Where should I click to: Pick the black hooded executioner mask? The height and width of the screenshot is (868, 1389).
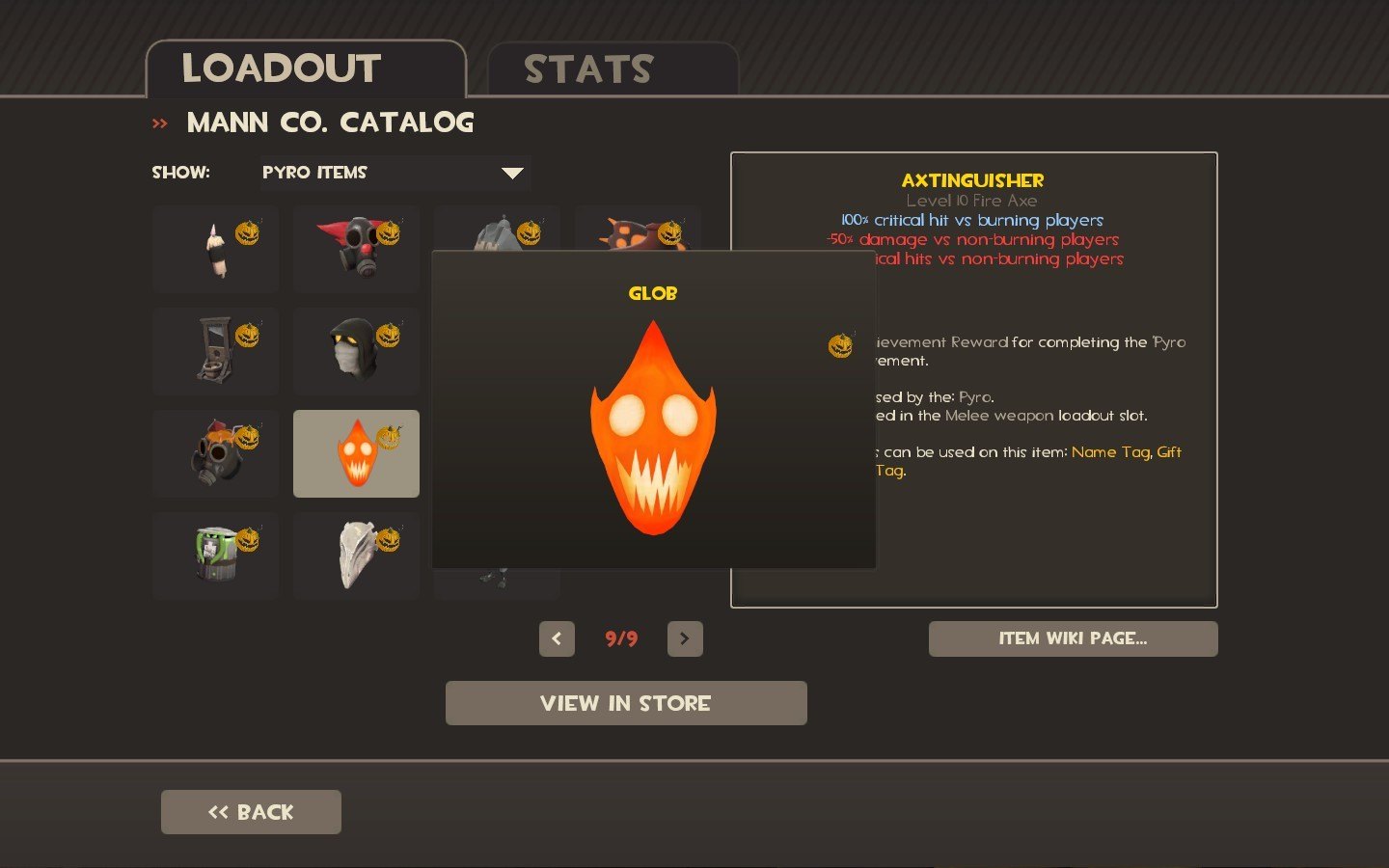[356, 351]
